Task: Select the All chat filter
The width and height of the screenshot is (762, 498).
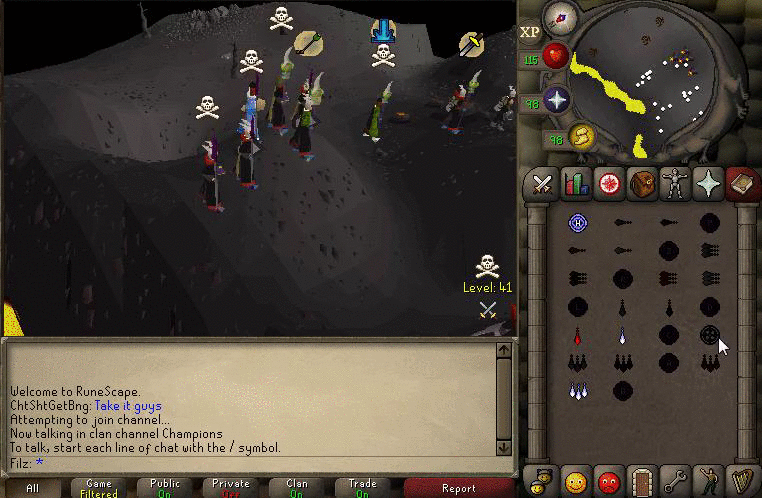Action: [33, 488]
